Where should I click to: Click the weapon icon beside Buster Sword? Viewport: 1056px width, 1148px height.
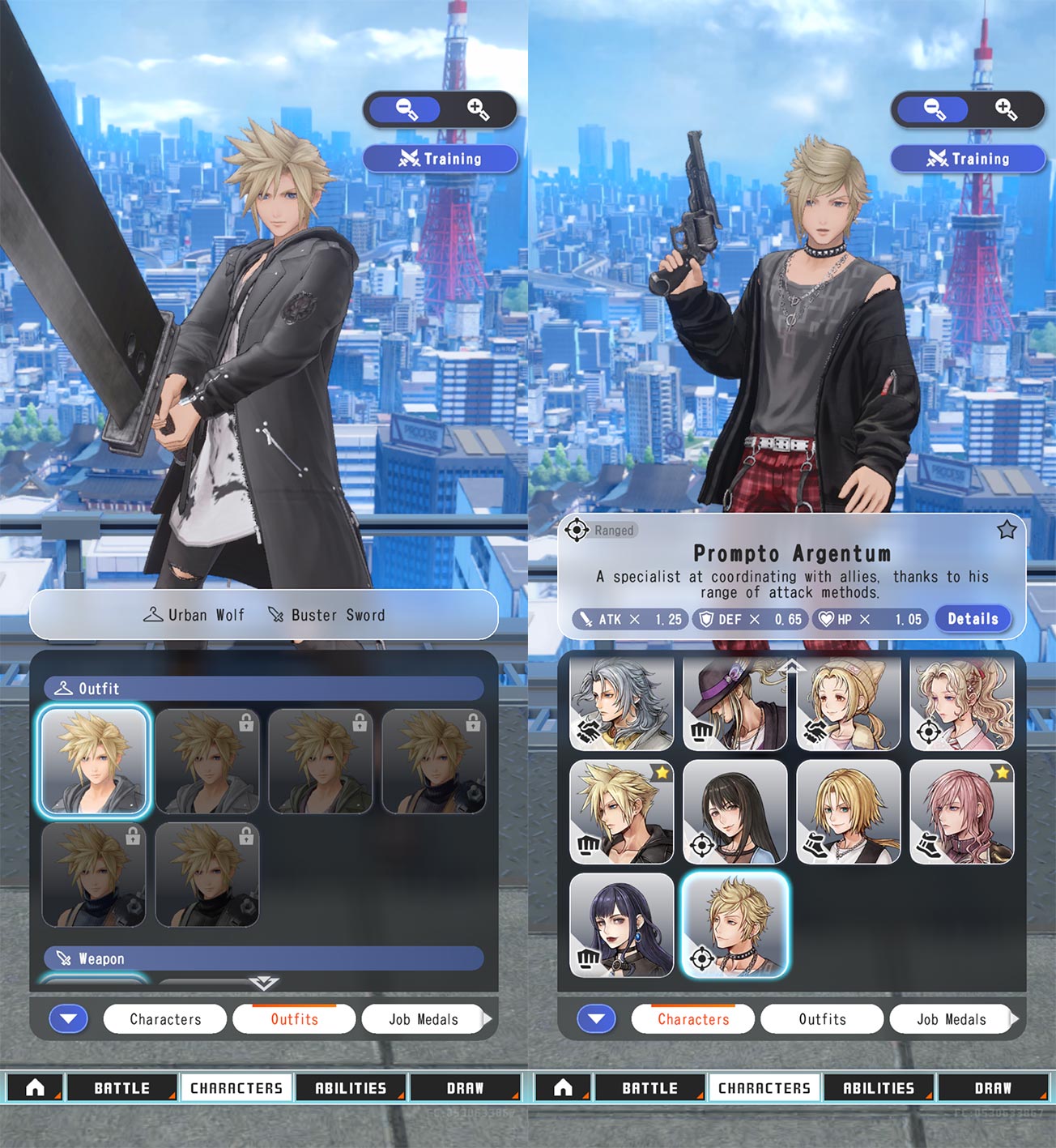click(275, 615)
